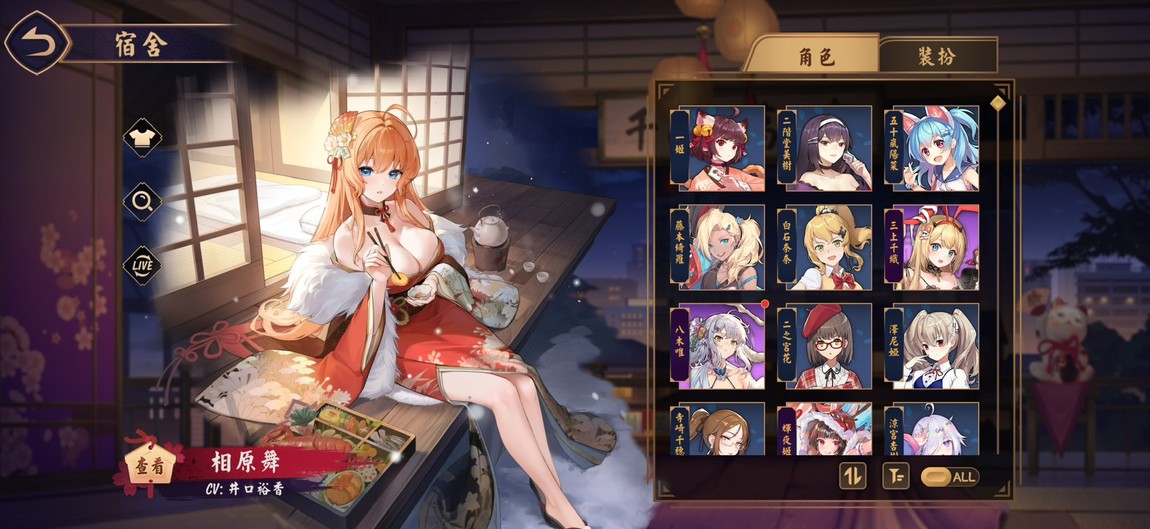Image resolution: width=1150 pixels, height=529 pixels.
Task: Choose the 輝夜姬 portrait in bottom row
Action: 828,429
